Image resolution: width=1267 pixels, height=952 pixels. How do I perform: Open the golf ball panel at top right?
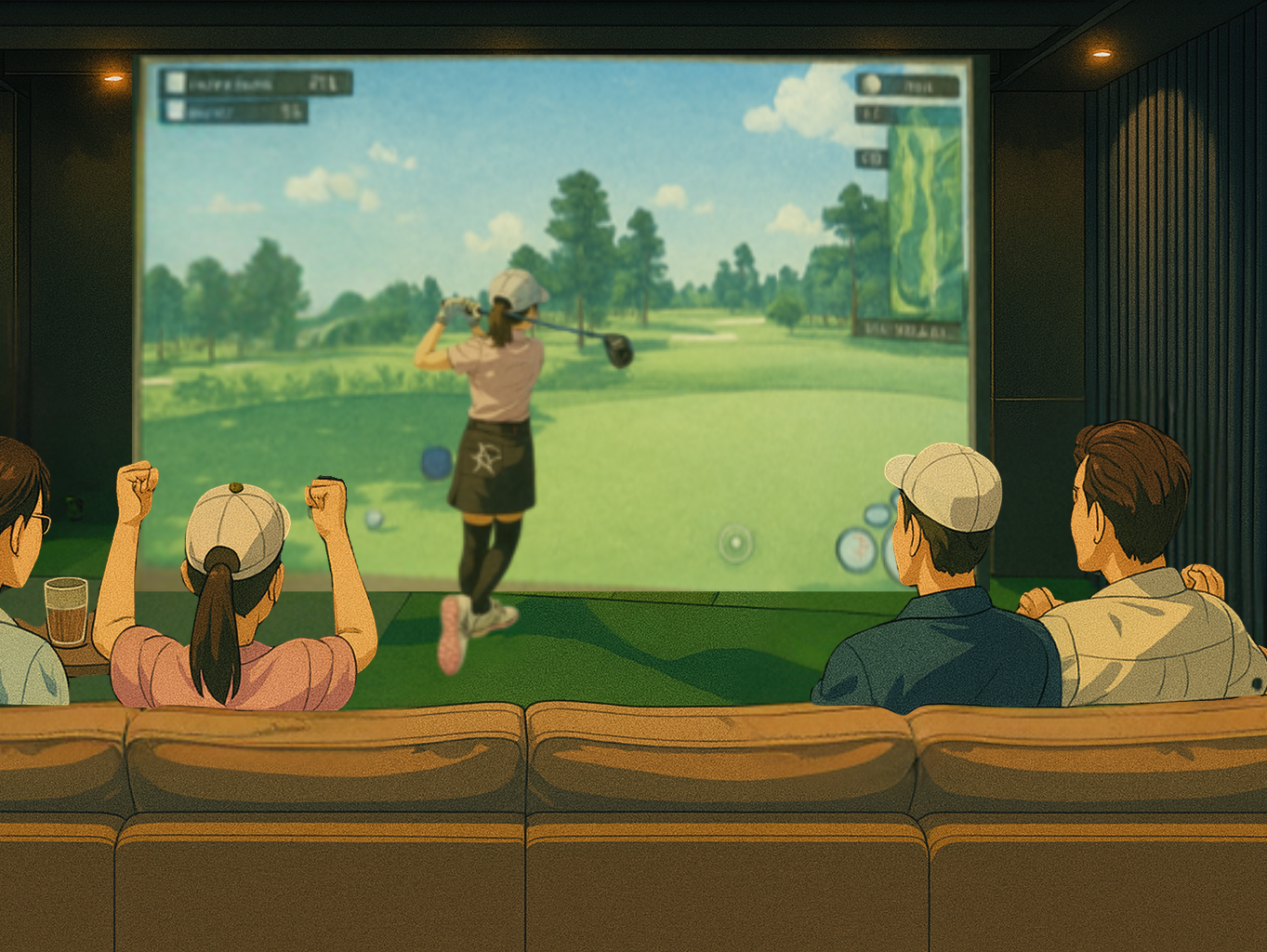[x=906, y=86]
